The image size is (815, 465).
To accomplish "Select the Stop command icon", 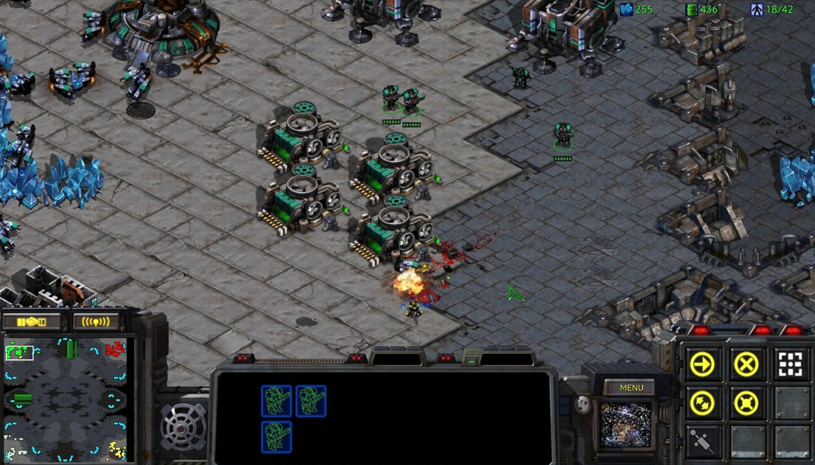I will point(746,364).
